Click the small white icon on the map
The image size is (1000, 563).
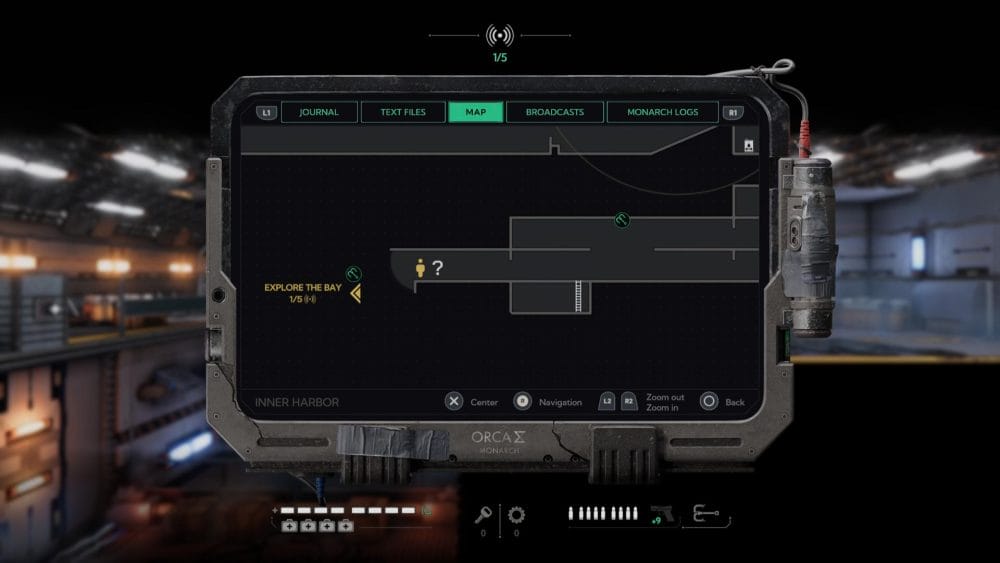(x=748, y=146)
